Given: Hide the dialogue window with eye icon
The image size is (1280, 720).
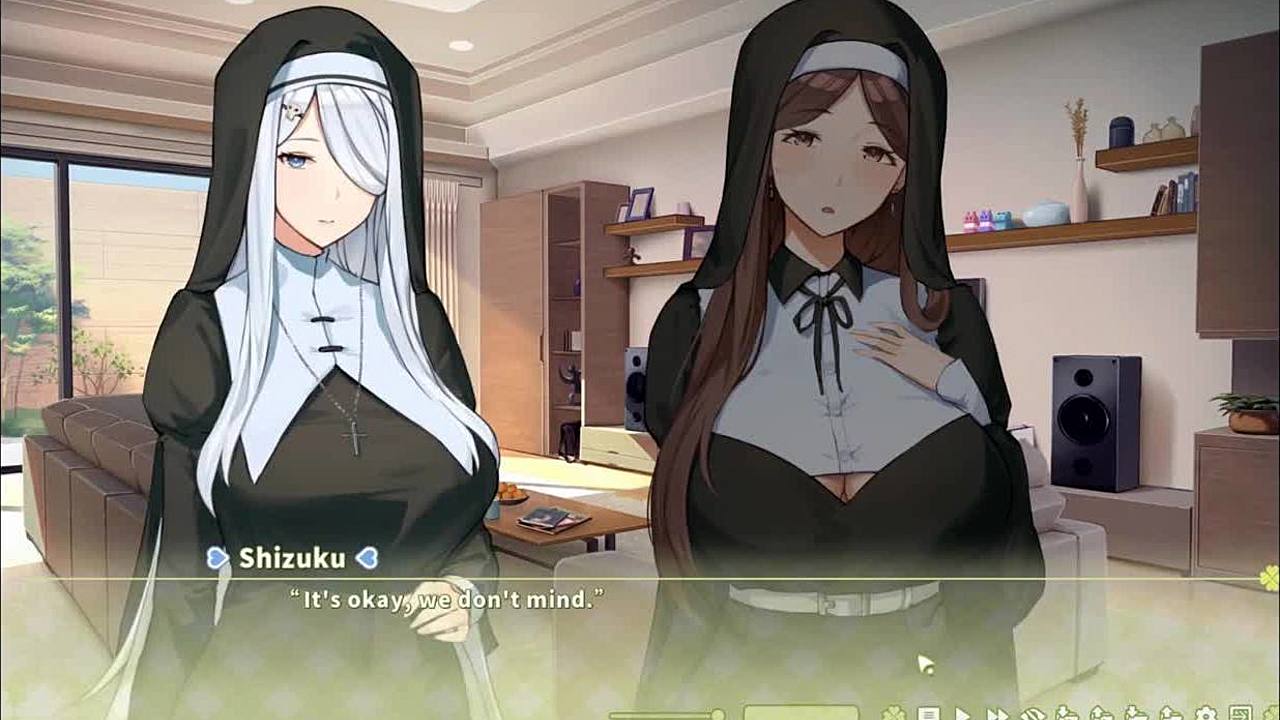Looking at the screenshot, I should click(1033, 714).
